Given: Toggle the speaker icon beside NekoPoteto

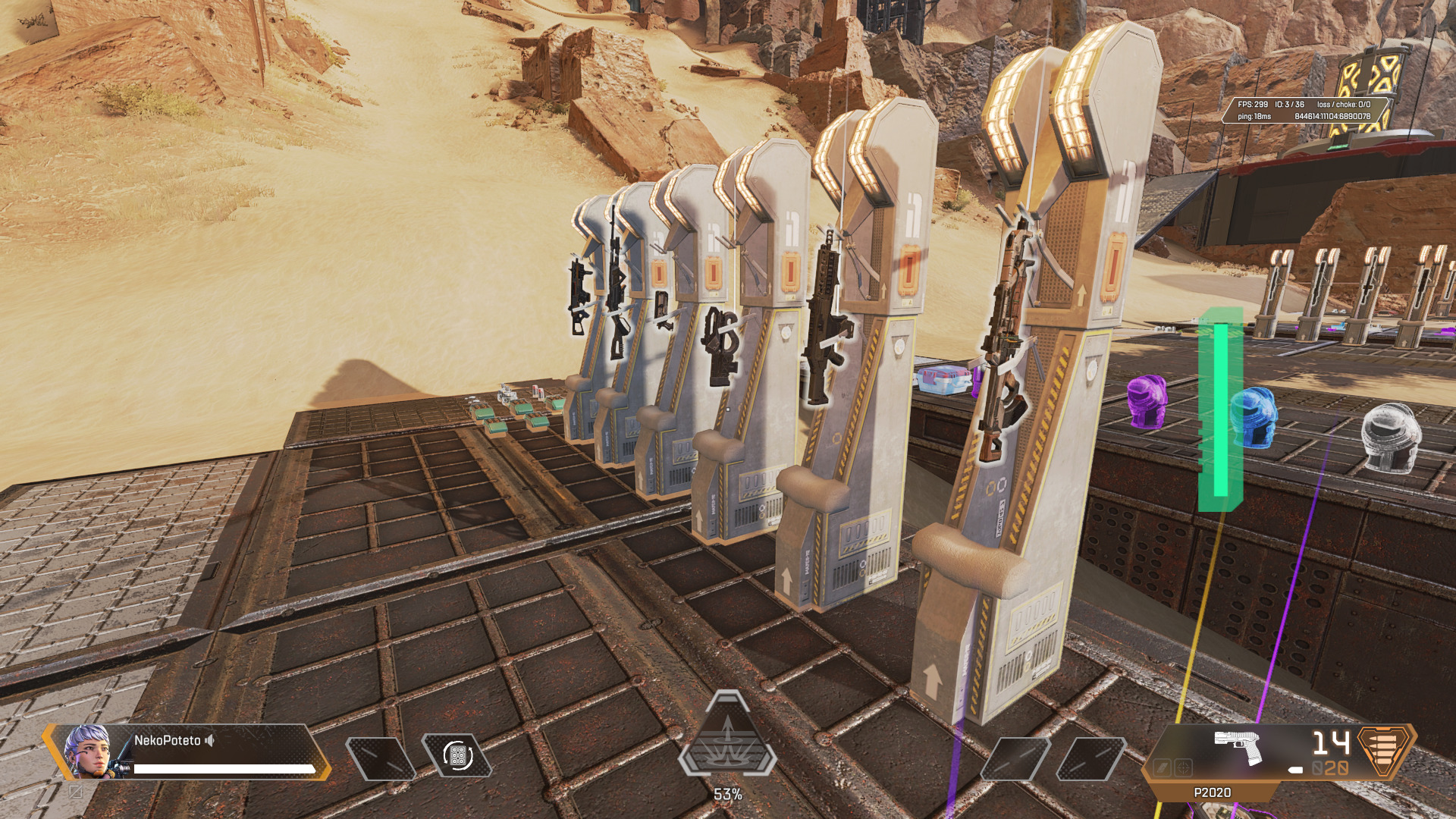Looking at the screenshot, I should pos(210,740).
